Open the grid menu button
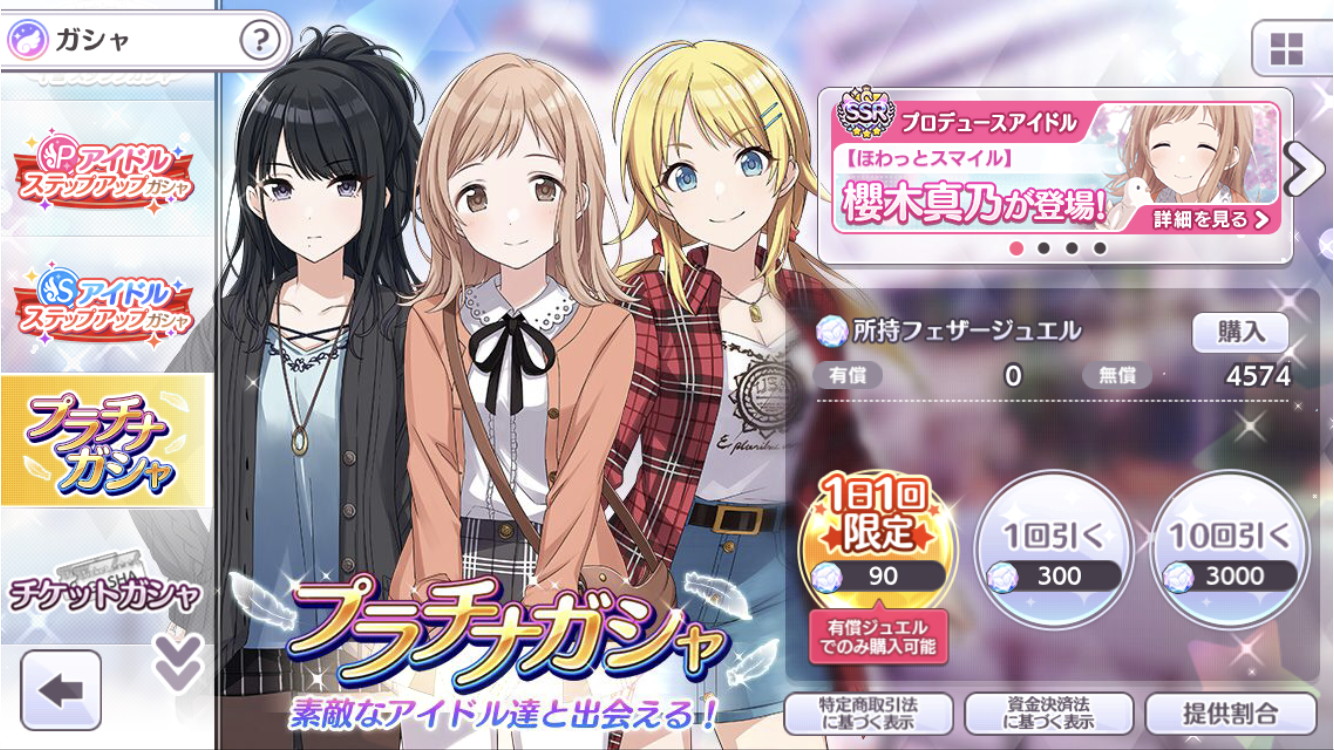The height and width of the screenshot is (750, 1334). [1285, 48]
